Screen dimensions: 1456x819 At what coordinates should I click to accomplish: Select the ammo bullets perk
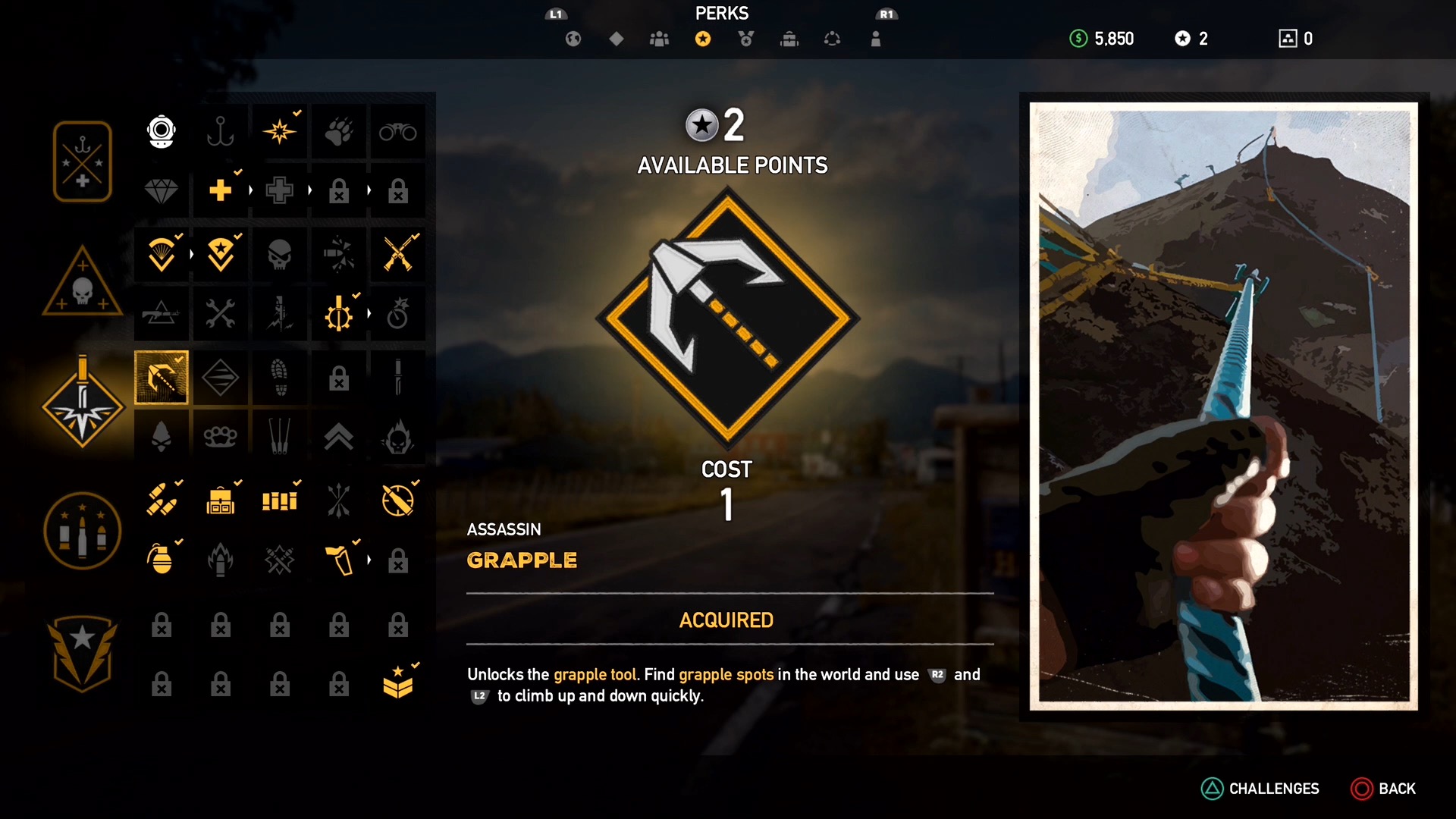(162, 498)
